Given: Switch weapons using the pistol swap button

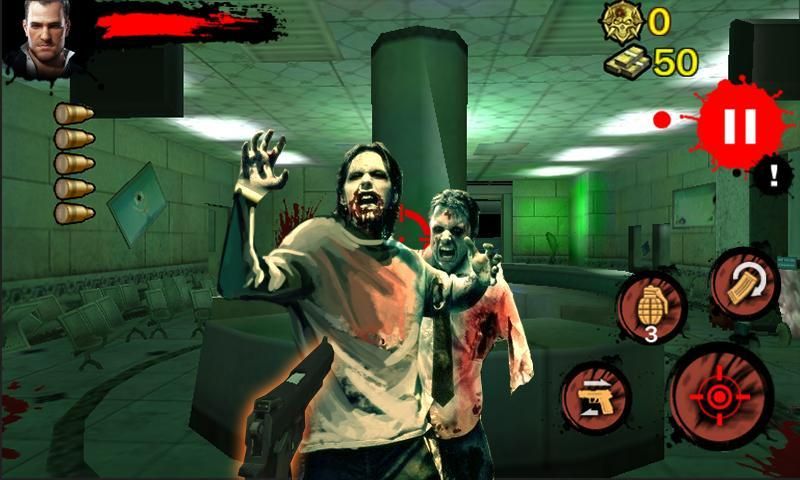Looking at the screenshot, I should coord(596,398).
